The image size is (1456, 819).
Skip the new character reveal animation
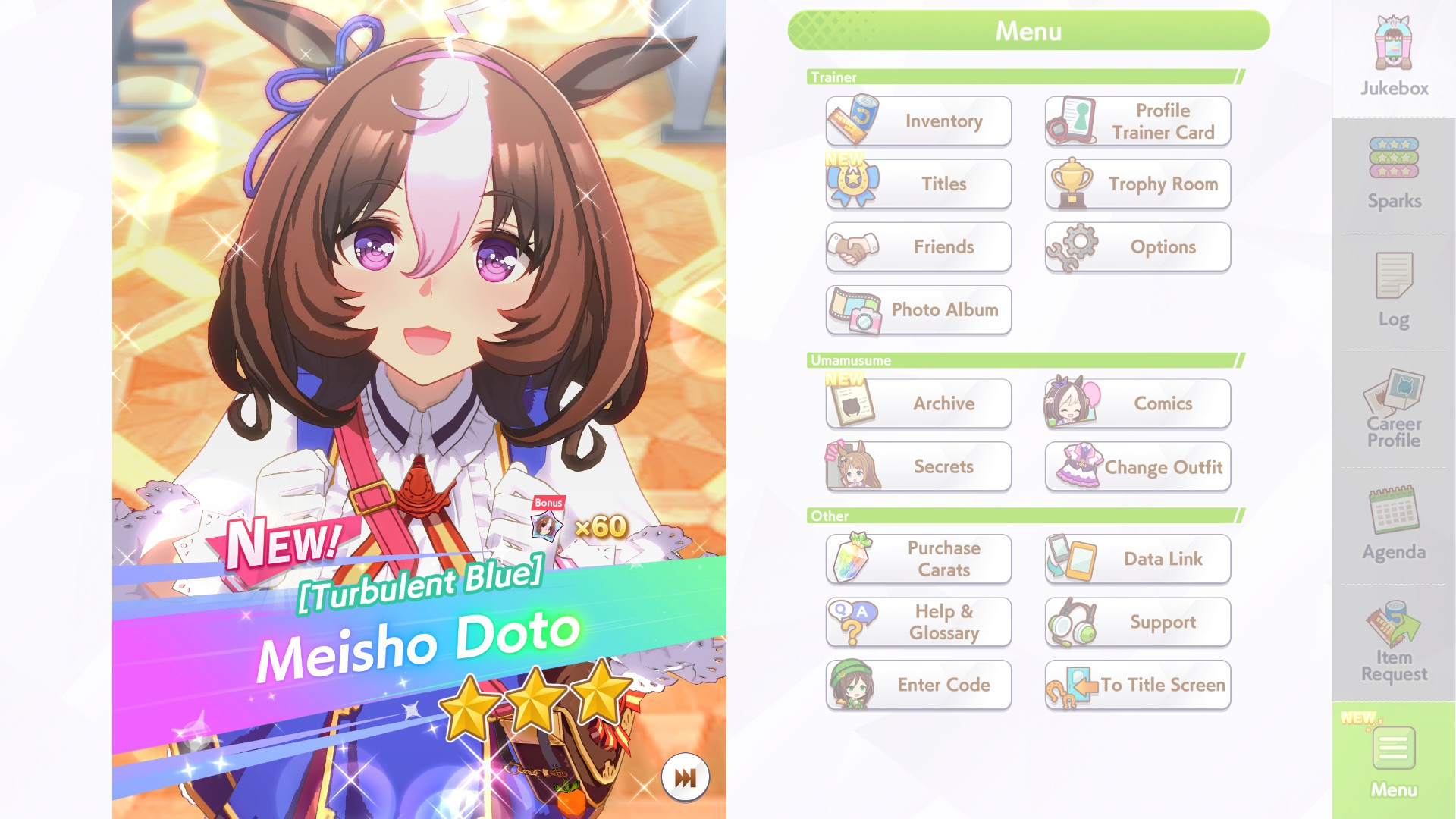[685, 777]
